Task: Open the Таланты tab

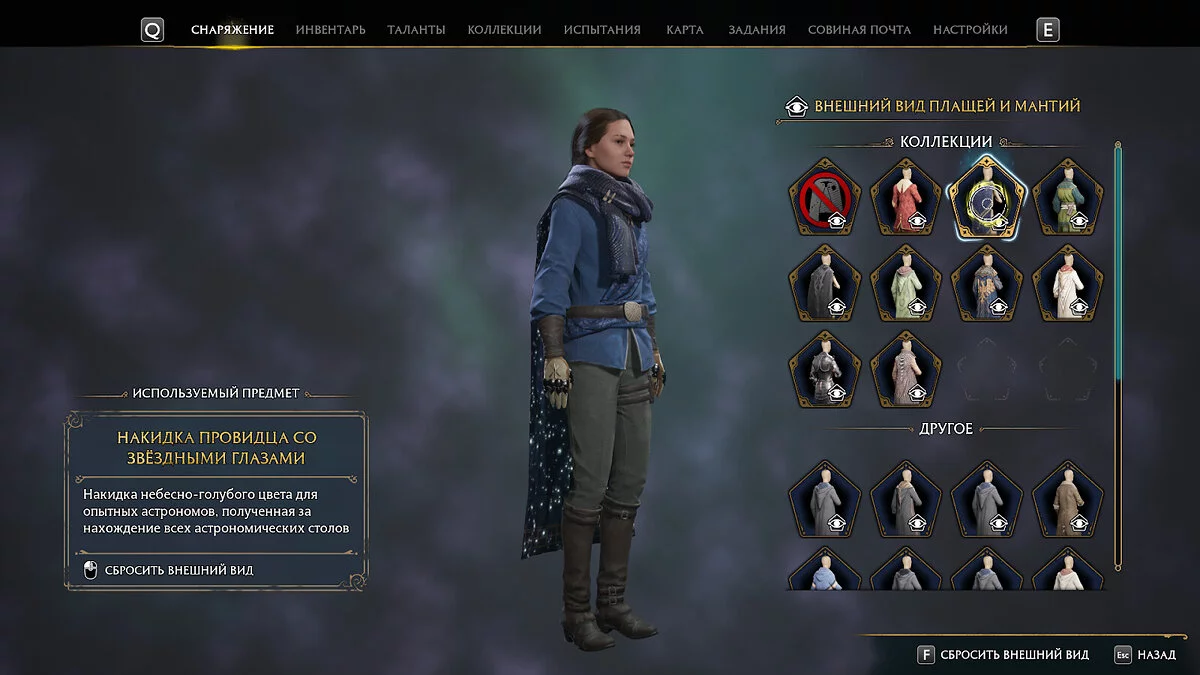Action: 416,30
